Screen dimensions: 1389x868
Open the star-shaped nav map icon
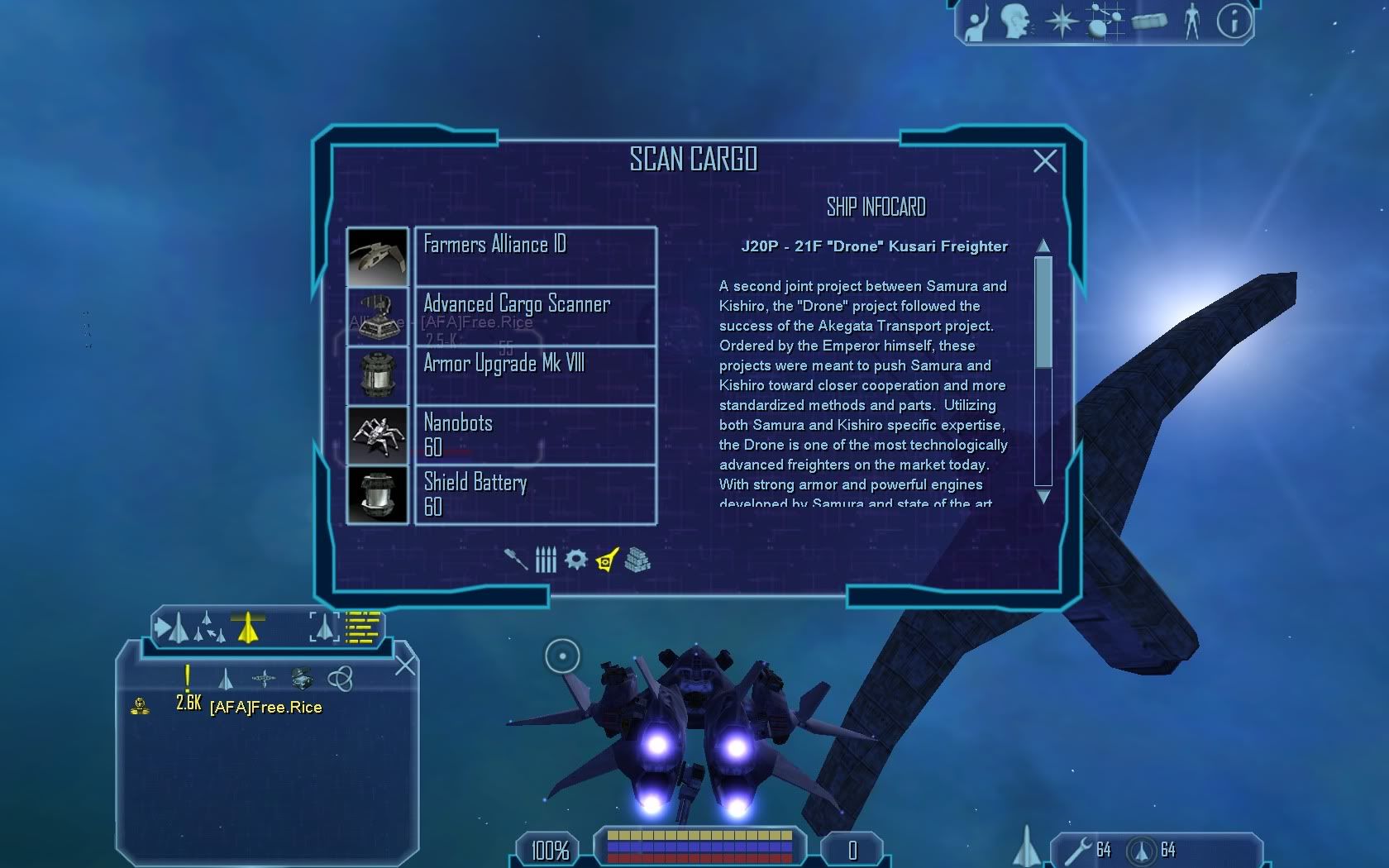pyautogui.click(x=1062, y=21)
